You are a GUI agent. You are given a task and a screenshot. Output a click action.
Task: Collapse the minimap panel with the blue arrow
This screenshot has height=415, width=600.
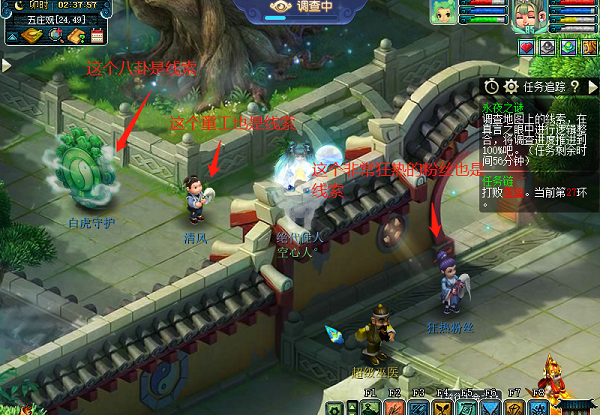(12, 36)
